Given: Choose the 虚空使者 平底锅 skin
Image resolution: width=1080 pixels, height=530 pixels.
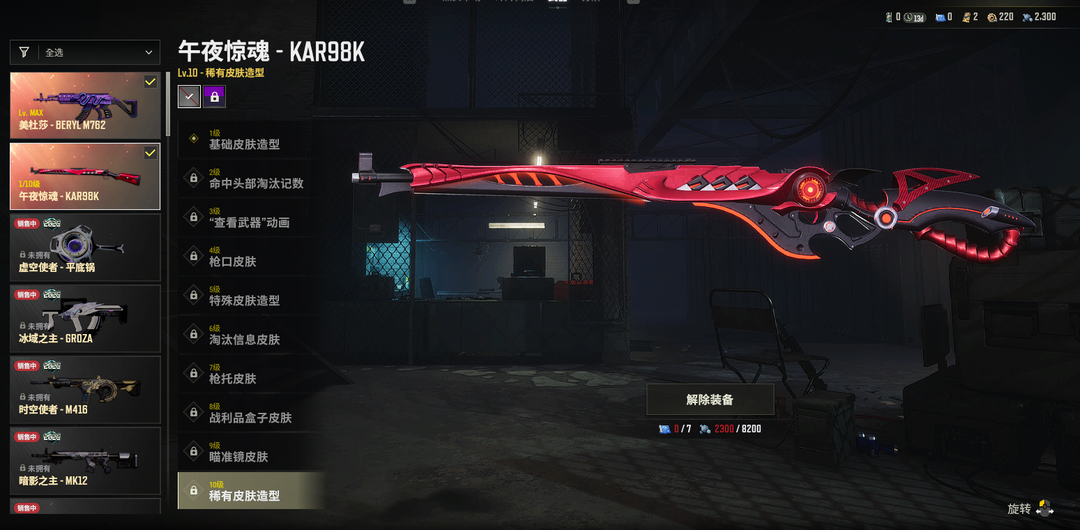Looking at the screenshot, I should (x=85, y=247).
